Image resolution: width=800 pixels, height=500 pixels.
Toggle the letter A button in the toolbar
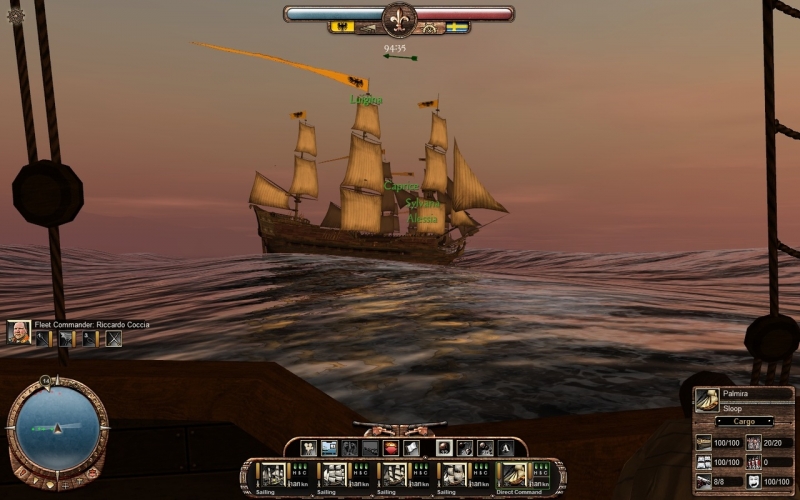506,448
